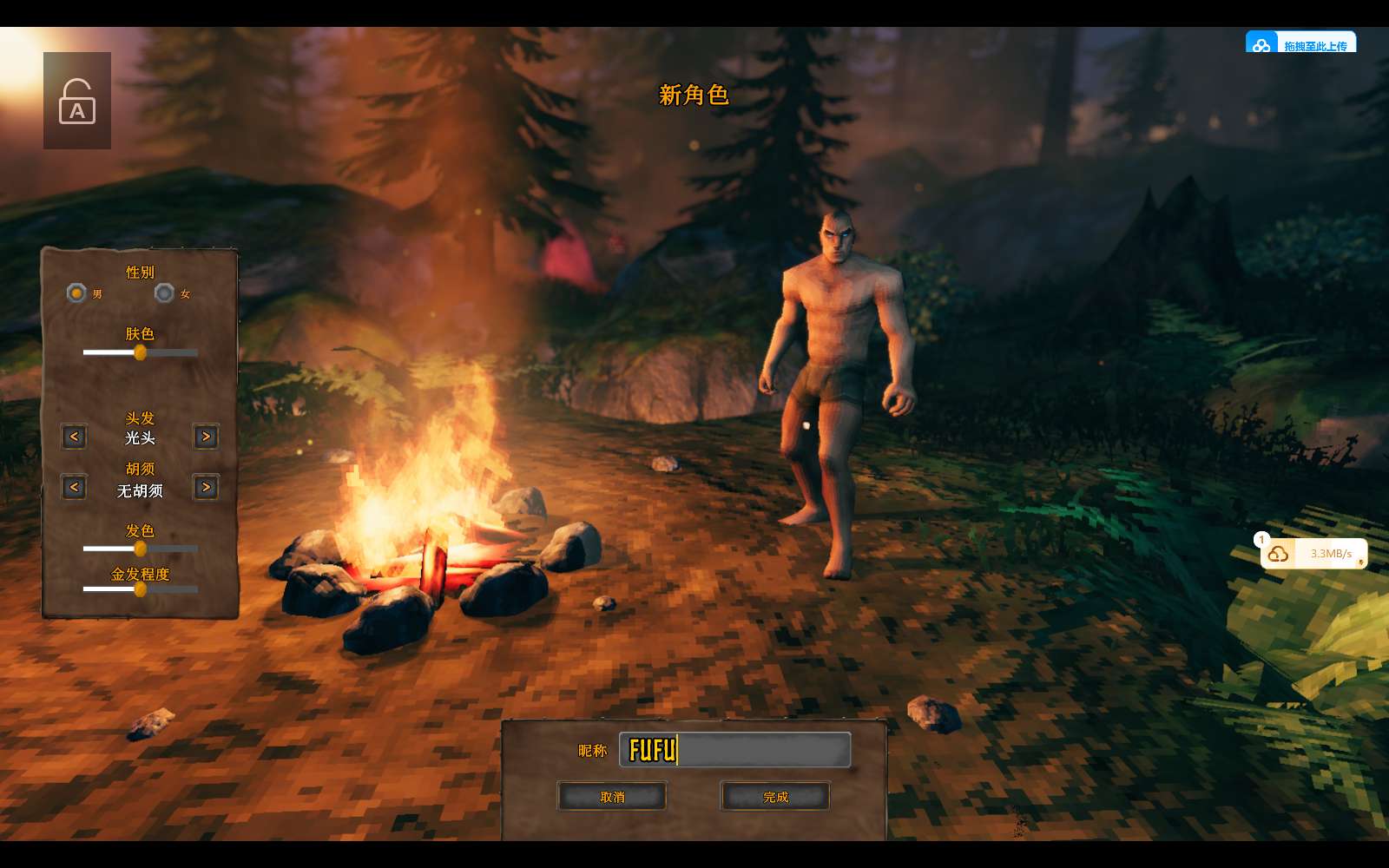This screenshot has height=868, width=1389.
Task: Open the cloud upload speed widget
Action: pos(1313,554)
